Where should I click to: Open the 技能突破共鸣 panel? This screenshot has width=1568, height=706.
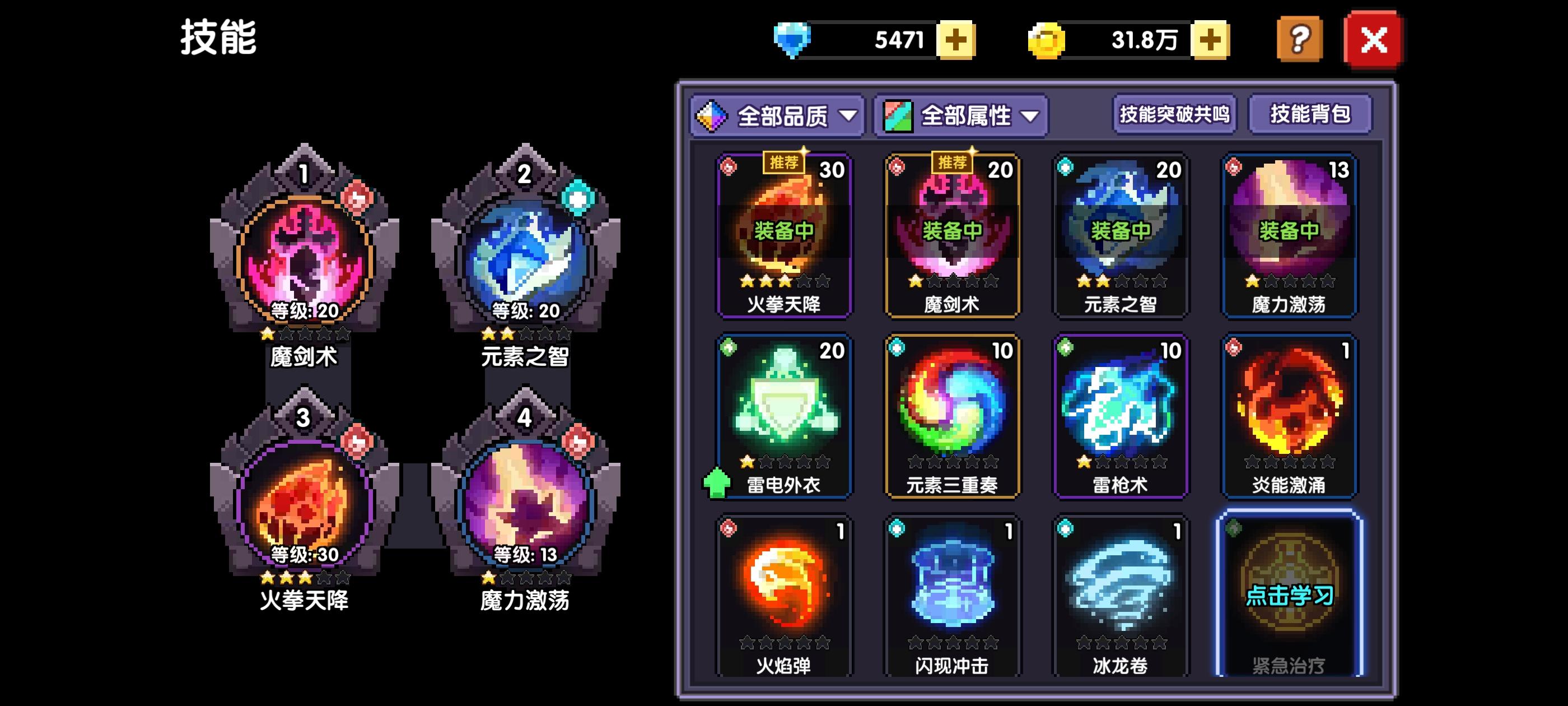(x=1175, y=115)
